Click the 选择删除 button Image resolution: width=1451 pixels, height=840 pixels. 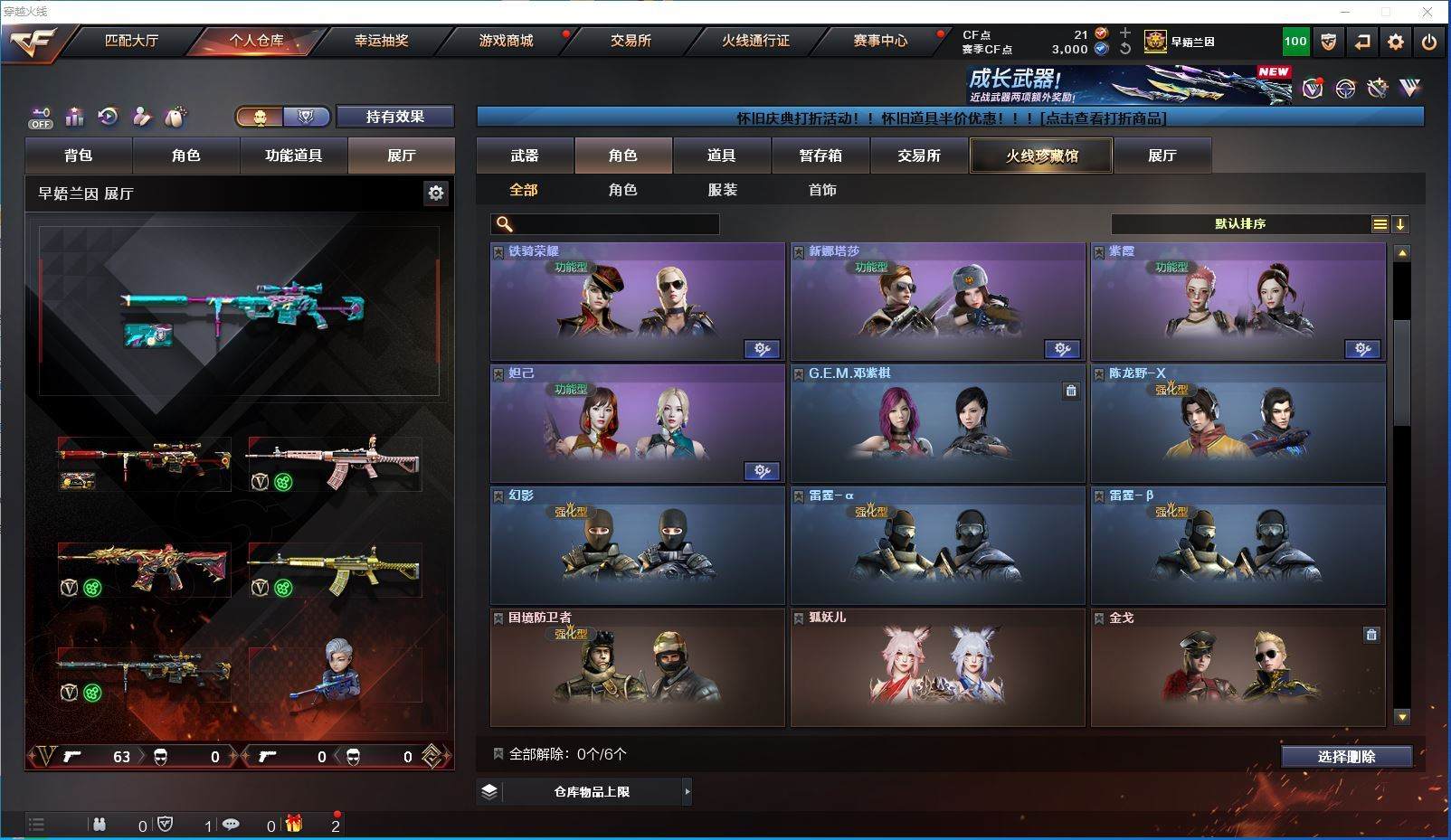tap(1346, 757)
